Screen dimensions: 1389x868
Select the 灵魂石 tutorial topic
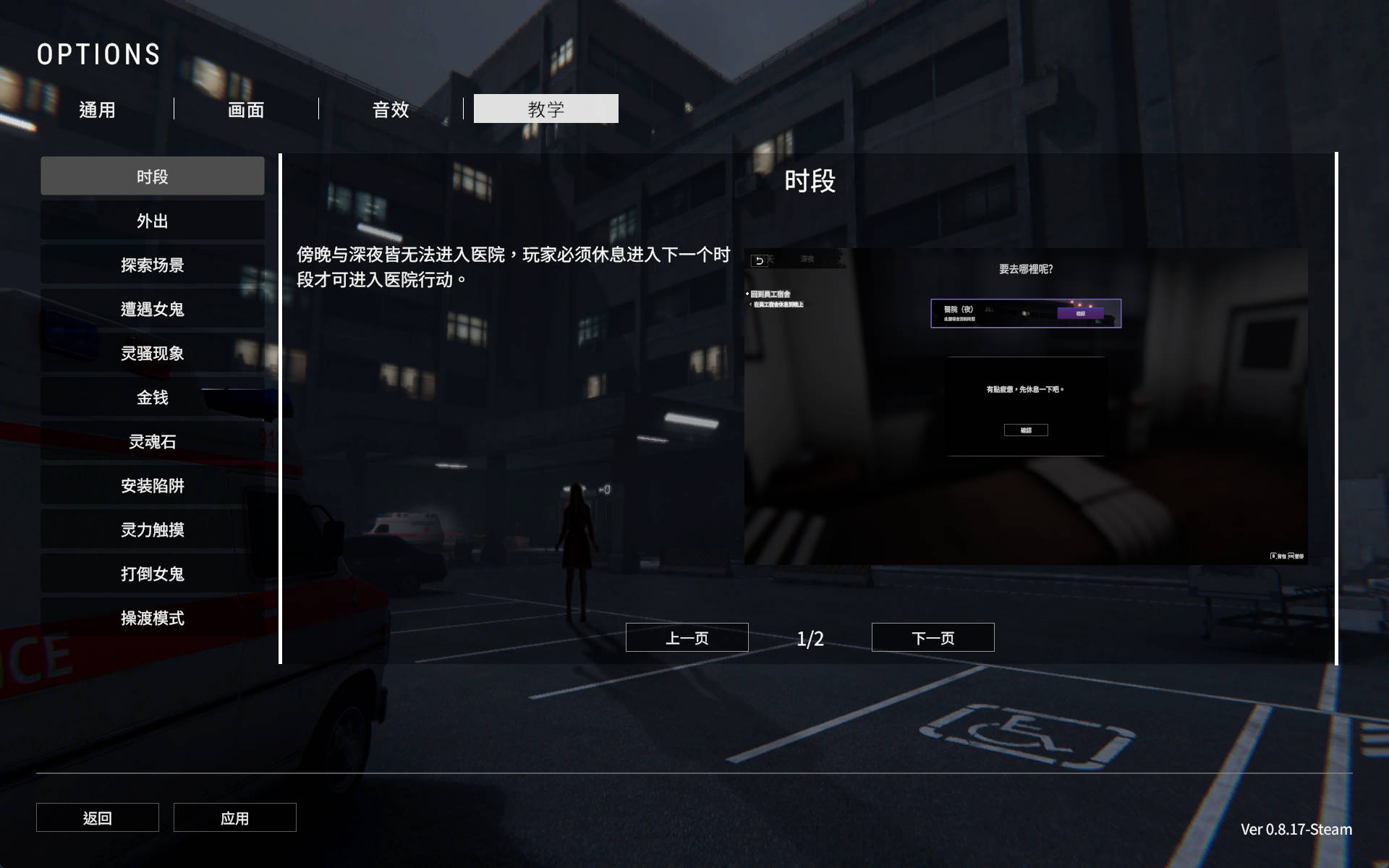tap(152, 441)
